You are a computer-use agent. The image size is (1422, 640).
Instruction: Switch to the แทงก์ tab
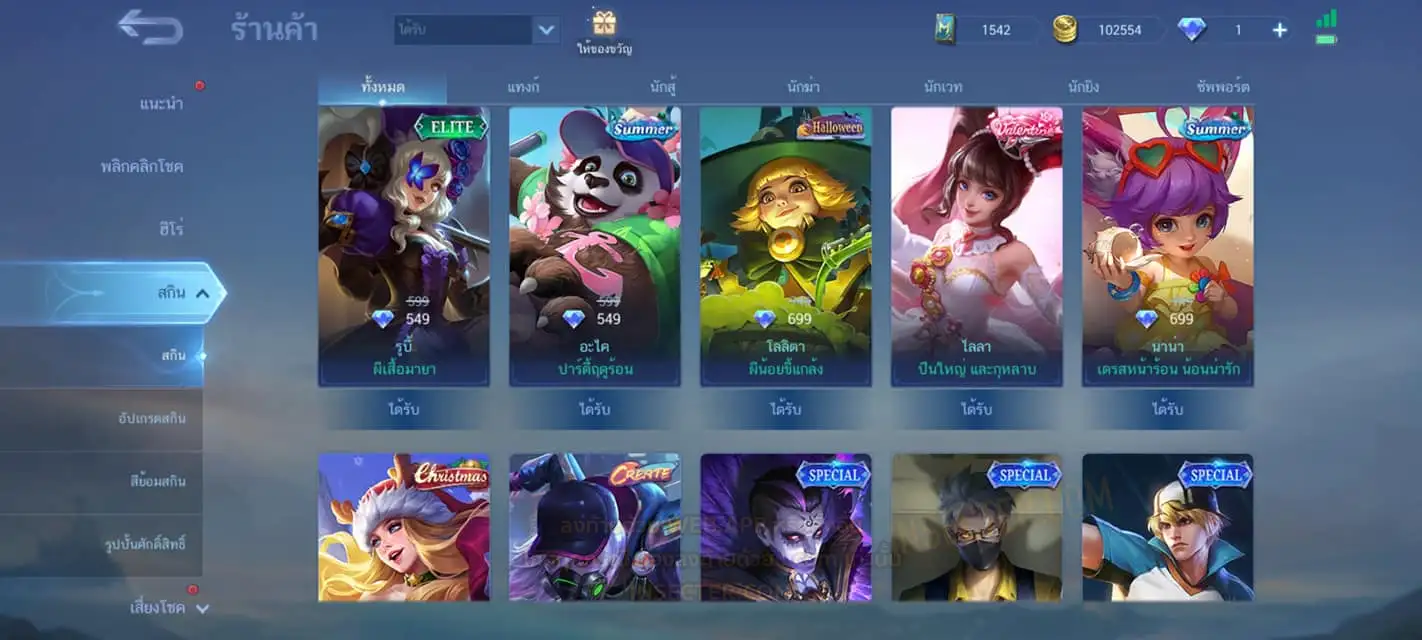[523, 87]
